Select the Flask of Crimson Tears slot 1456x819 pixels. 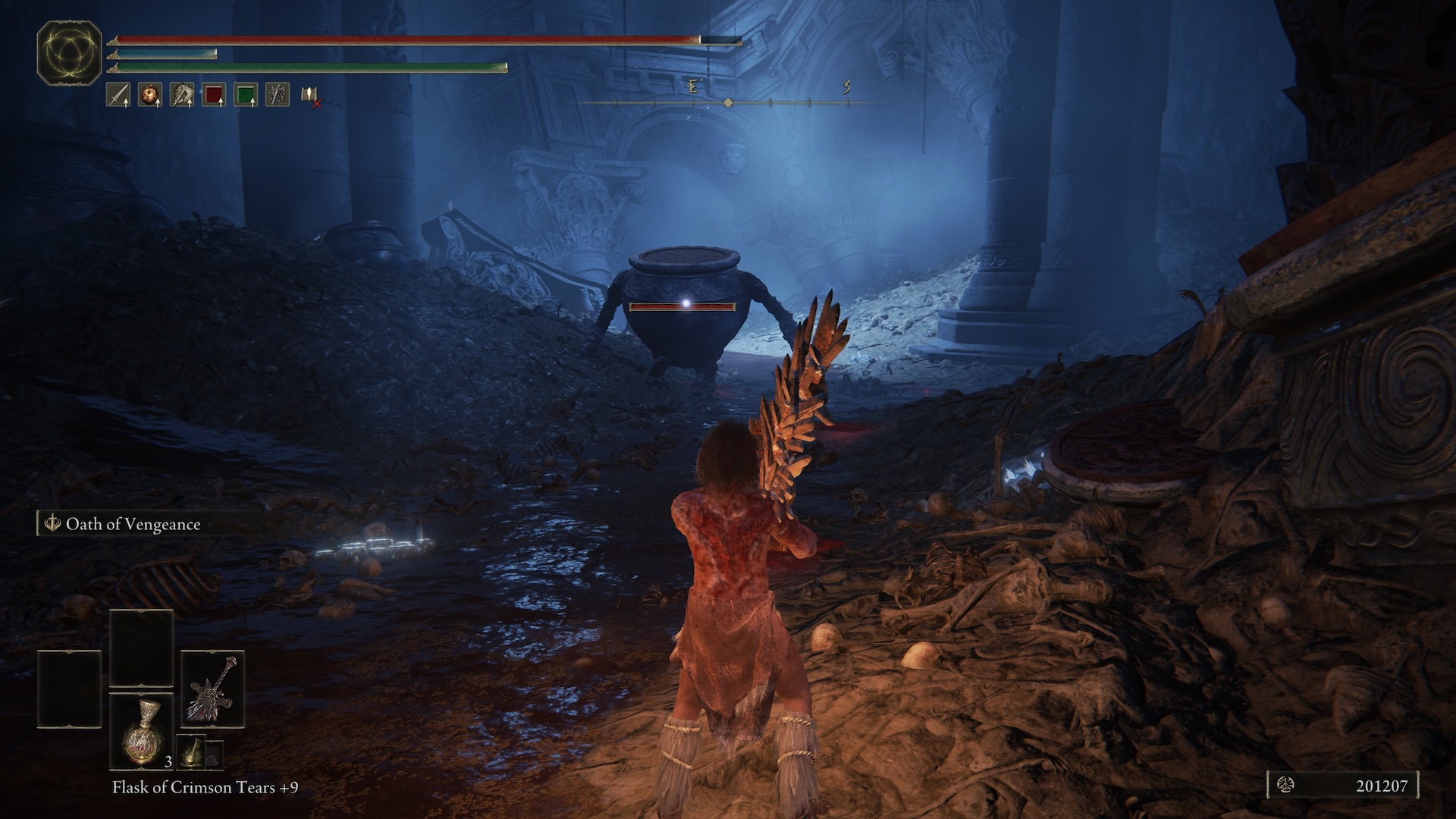142,731
